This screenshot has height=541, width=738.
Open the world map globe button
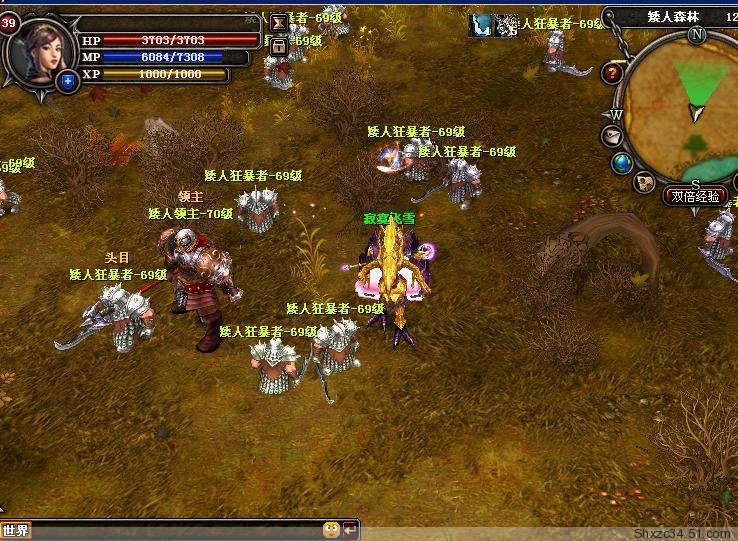point(622,162)
